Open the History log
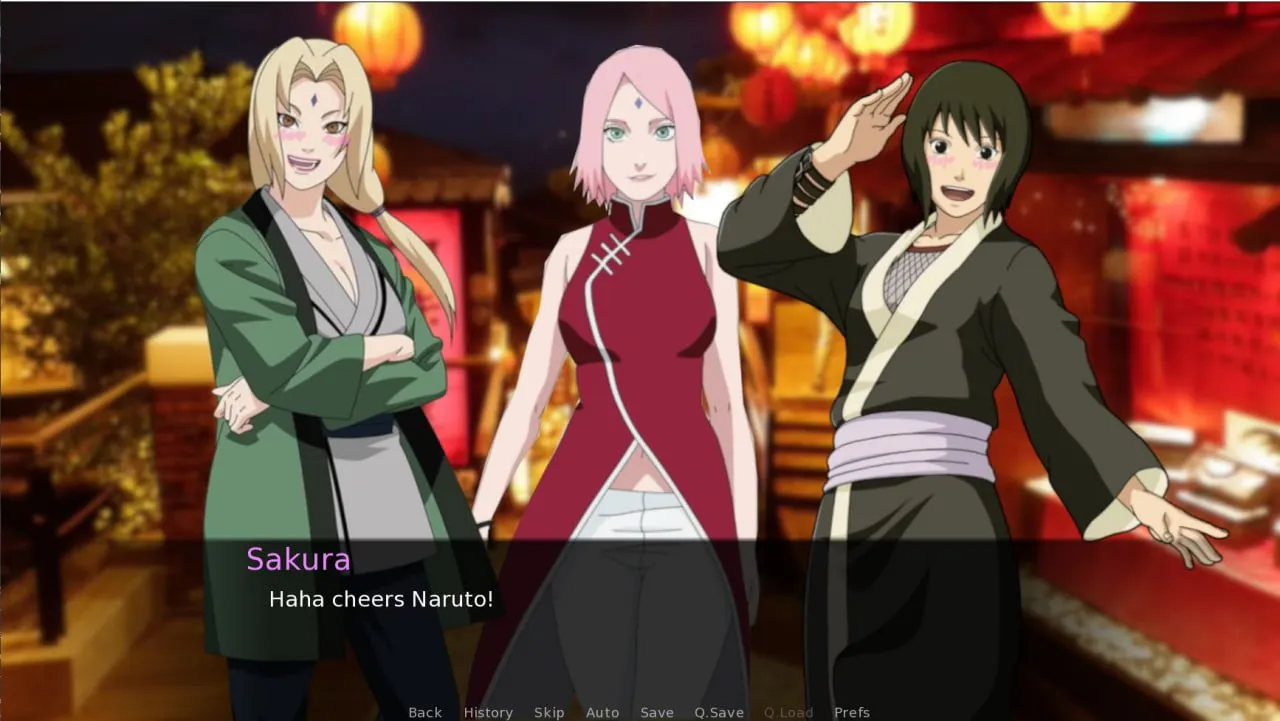The image size is (1280, 721). coord(488,712)
